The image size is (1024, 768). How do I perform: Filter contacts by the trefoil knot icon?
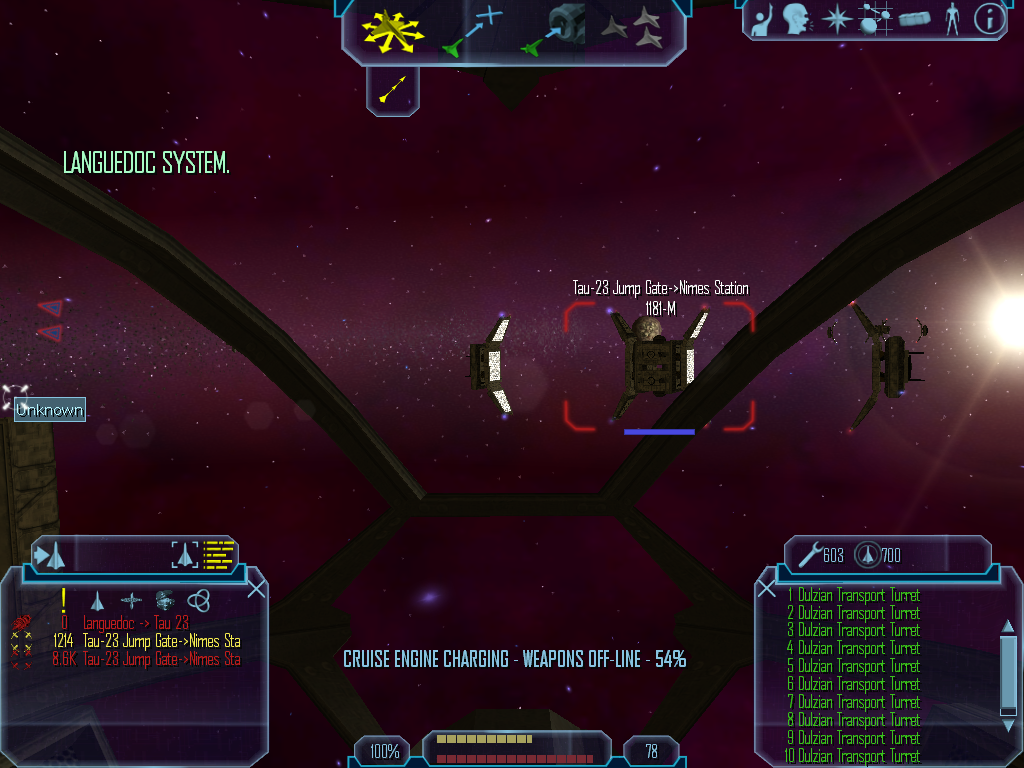pos(199,600)
